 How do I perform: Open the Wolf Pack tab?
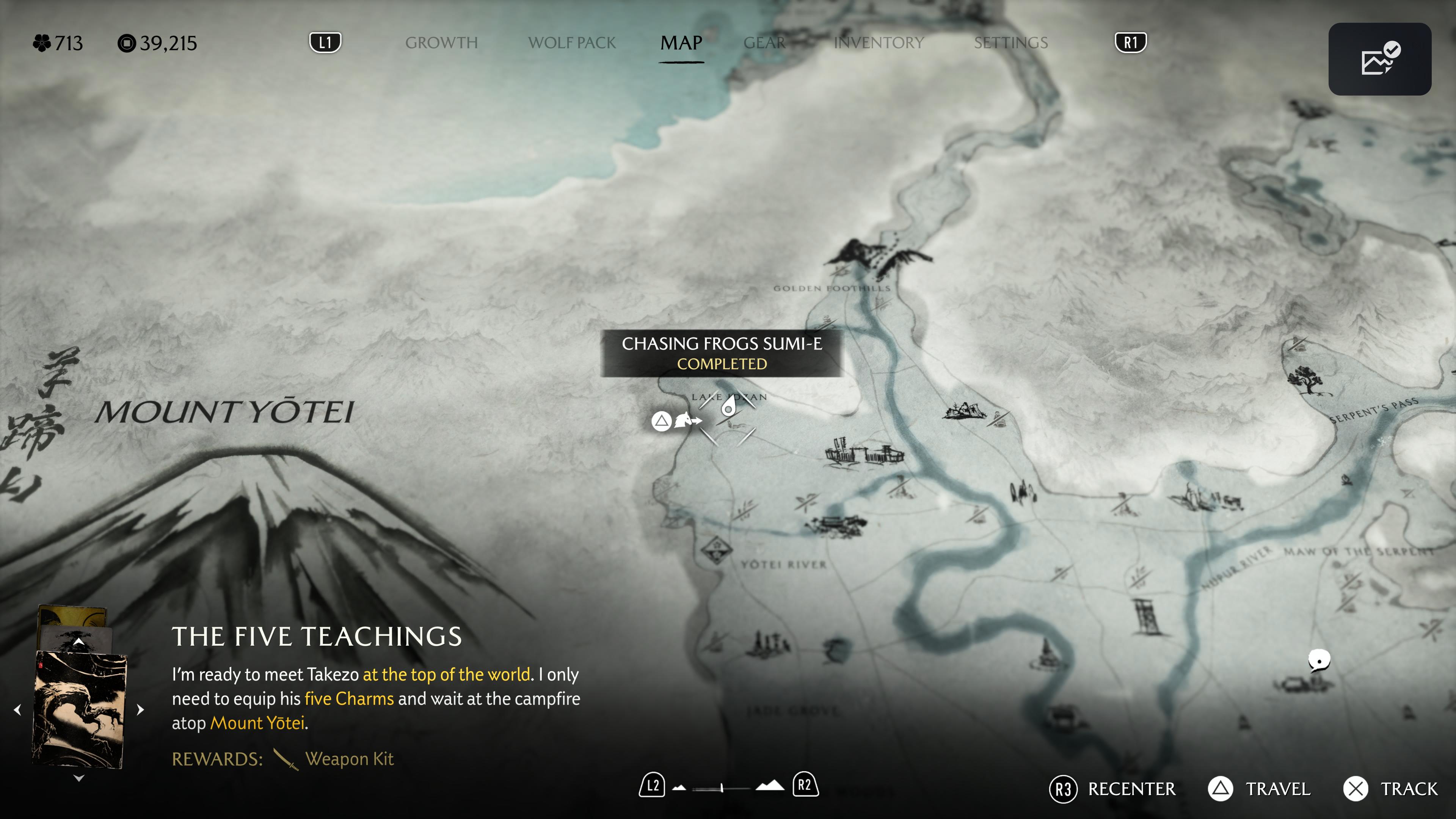tap(571, 43)
